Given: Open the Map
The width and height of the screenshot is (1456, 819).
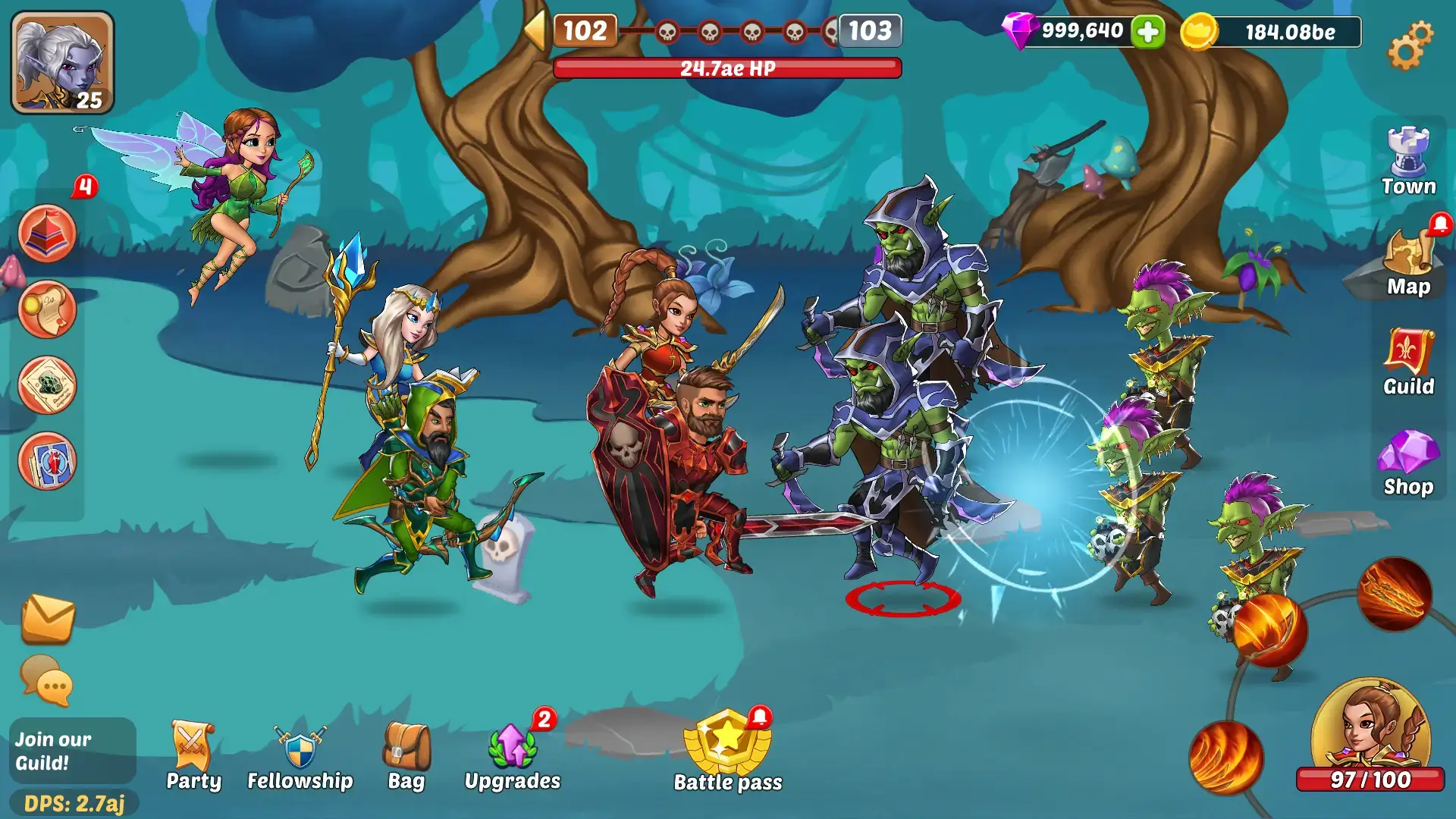Looking at the screenshot, I should (x=1408, y=262).
